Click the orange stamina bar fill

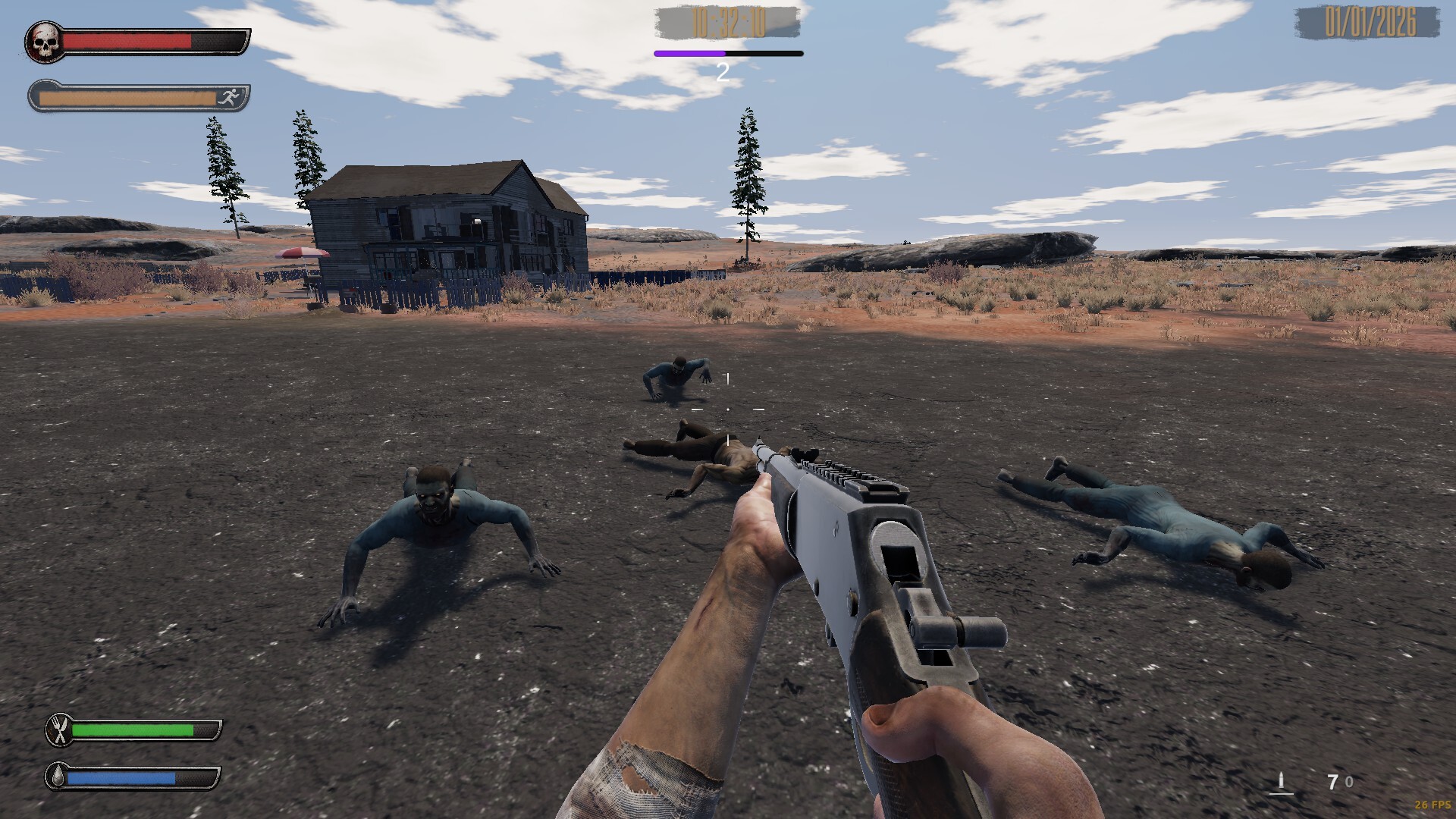pyautogui.click(x=129, y=97)
